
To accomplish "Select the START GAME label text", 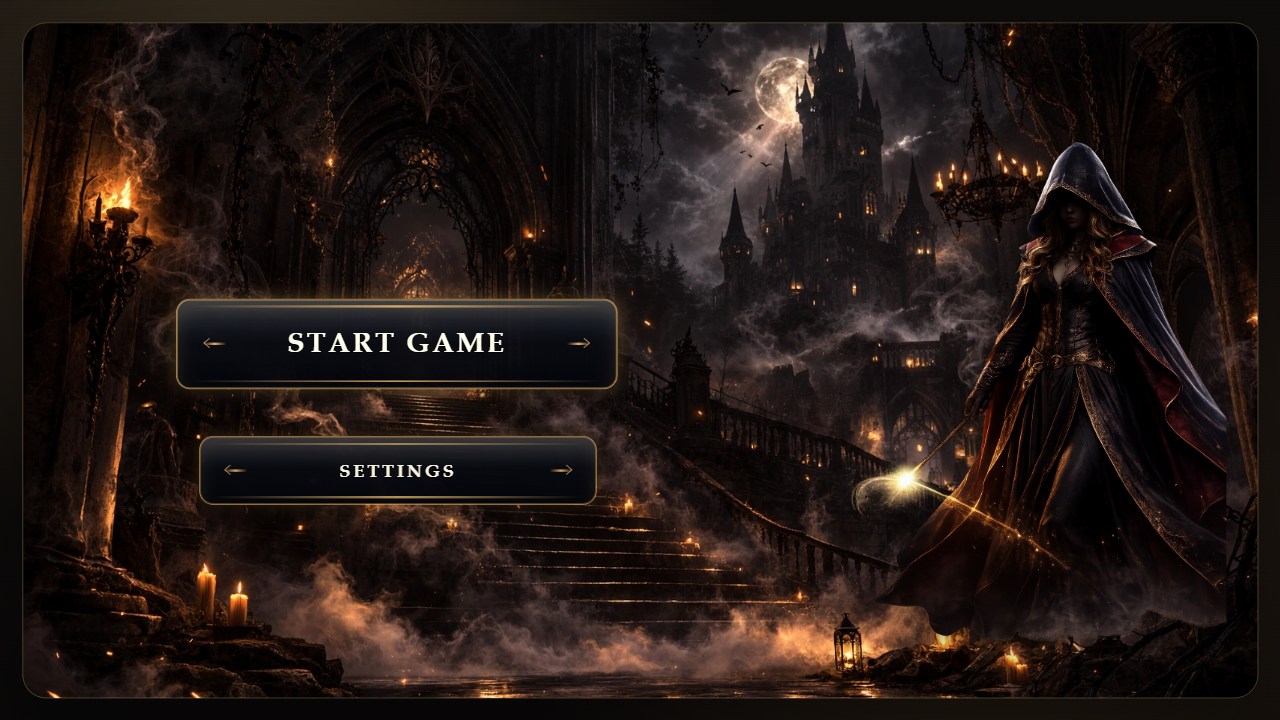I will (x=396, y=343).
